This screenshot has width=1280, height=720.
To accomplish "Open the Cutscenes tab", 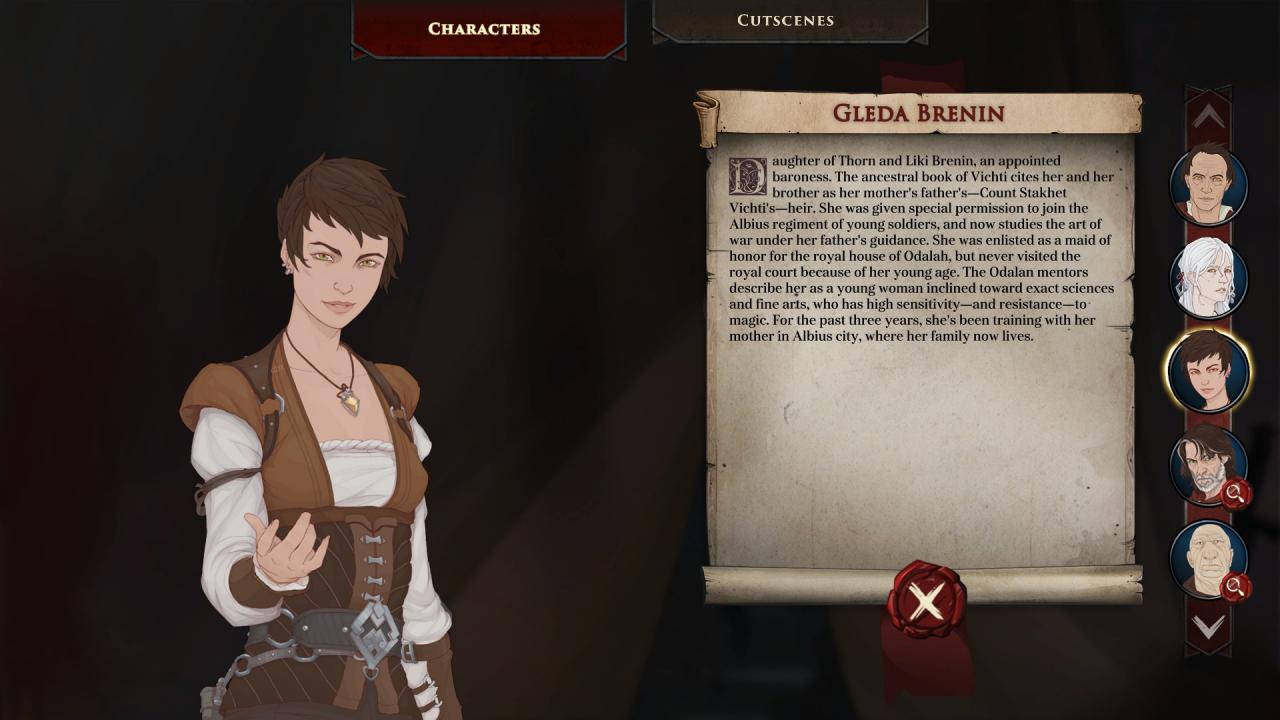I will [x=786, y=20].
